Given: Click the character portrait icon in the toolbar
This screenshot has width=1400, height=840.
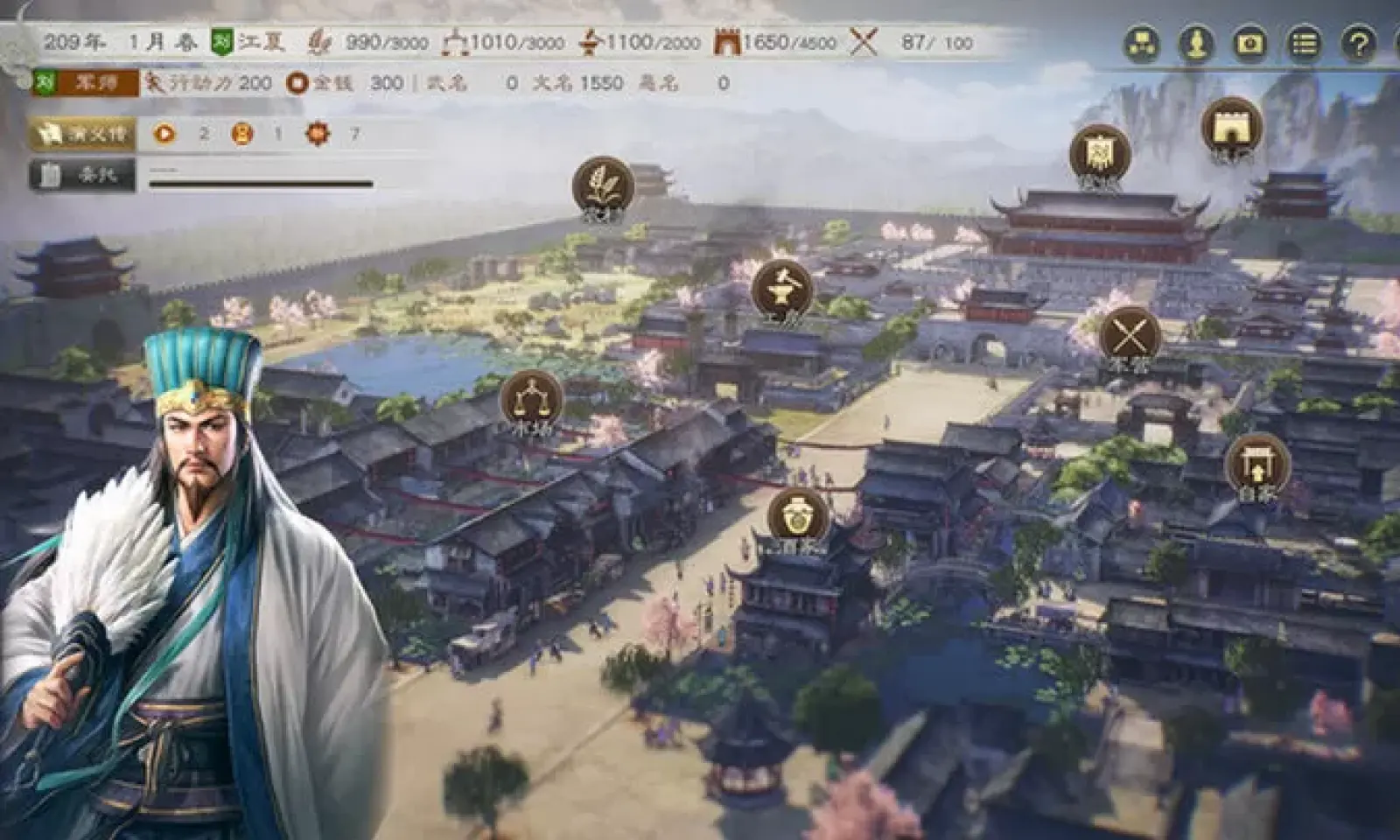Looking at the screenshot, I should pos(1196,42).
